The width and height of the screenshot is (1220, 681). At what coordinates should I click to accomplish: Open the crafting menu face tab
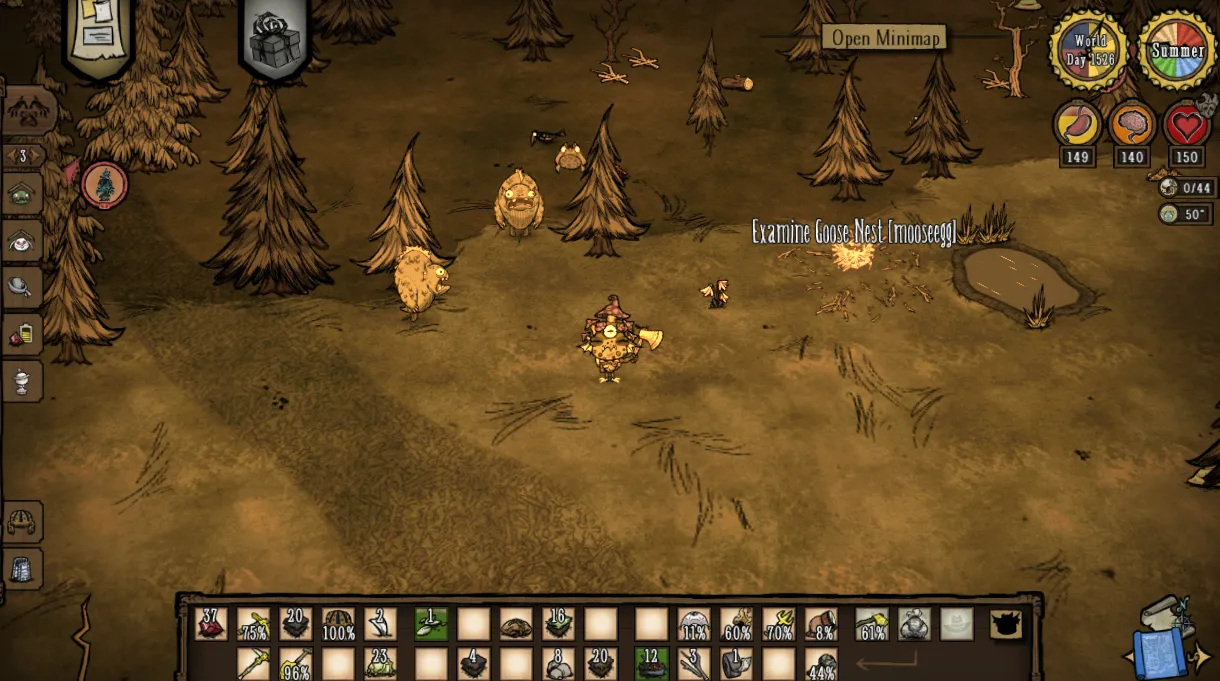30,112
